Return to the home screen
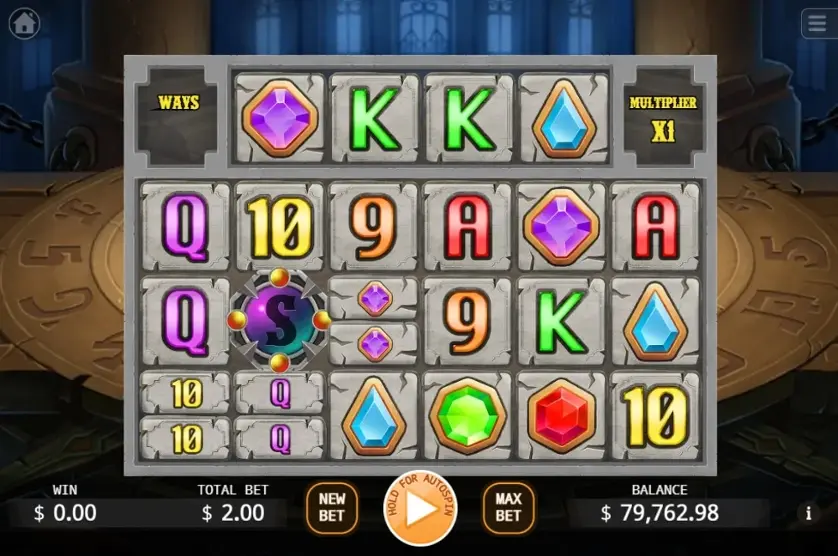Screen dimensions: 838x556 (x=24, y=23)
